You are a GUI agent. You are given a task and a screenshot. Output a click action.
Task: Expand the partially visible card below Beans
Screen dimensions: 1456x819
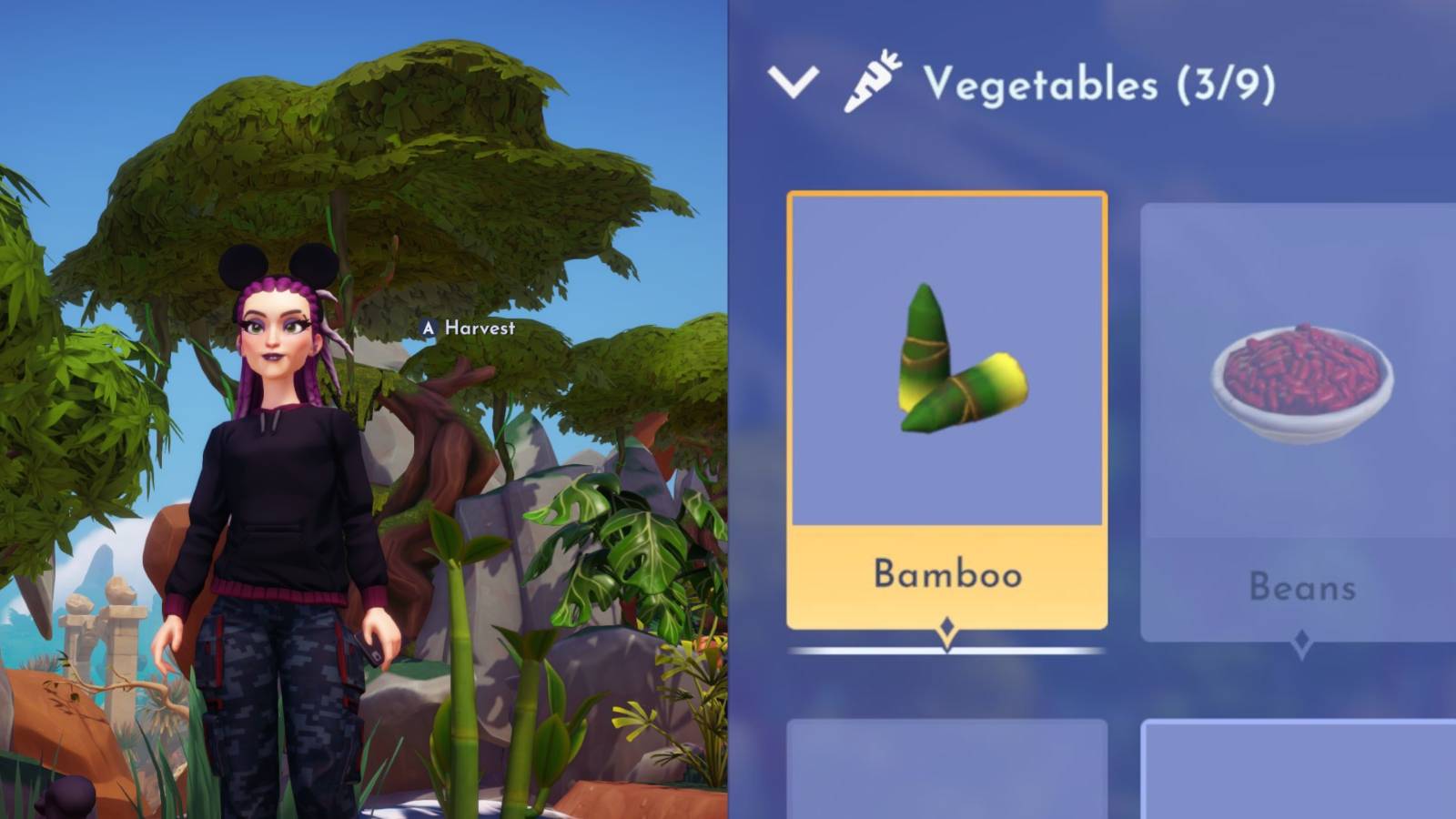click(x=1301, y=773)
